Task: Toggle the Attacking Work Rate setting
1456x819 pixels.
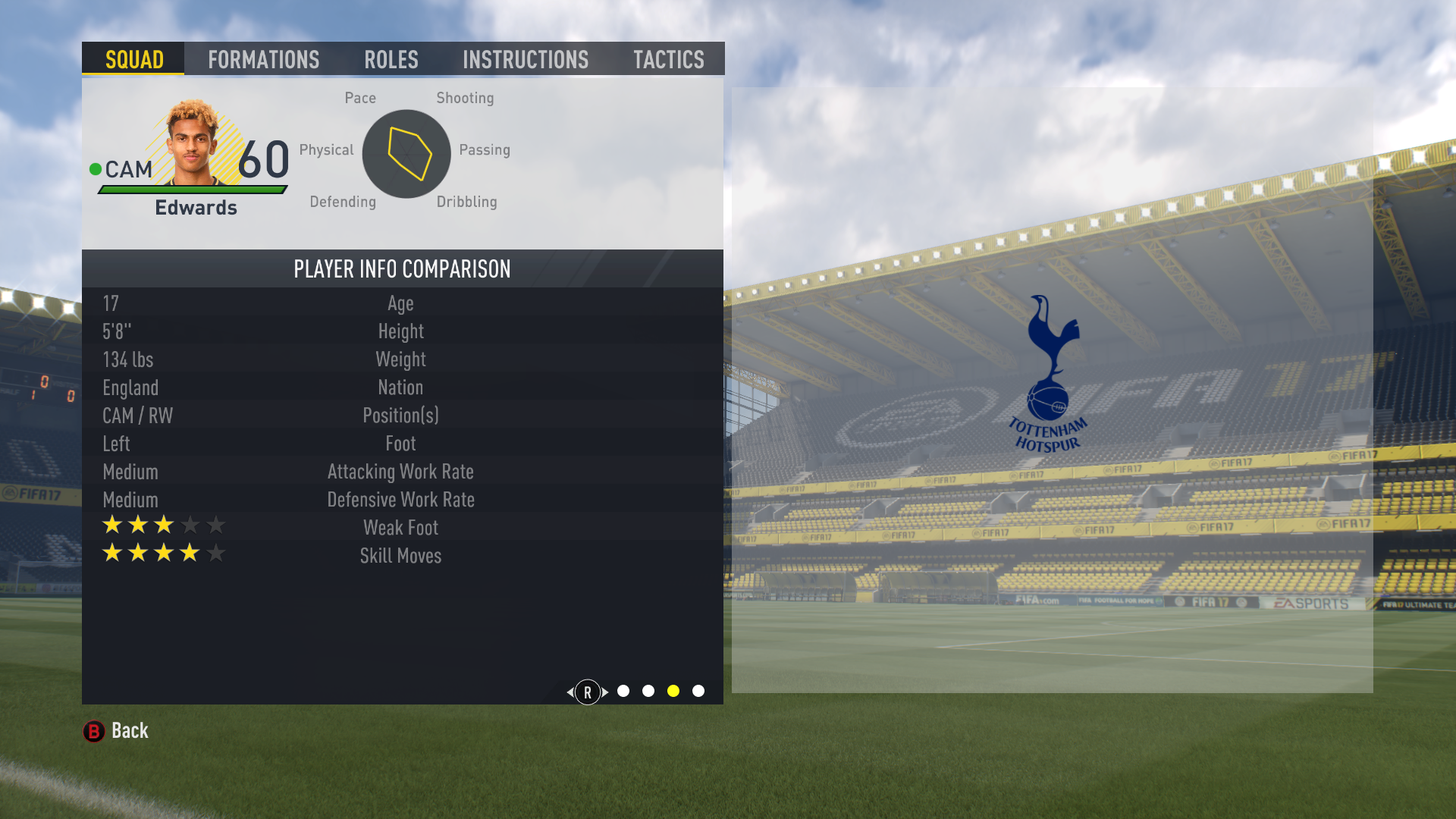Action: pos(400,471)
